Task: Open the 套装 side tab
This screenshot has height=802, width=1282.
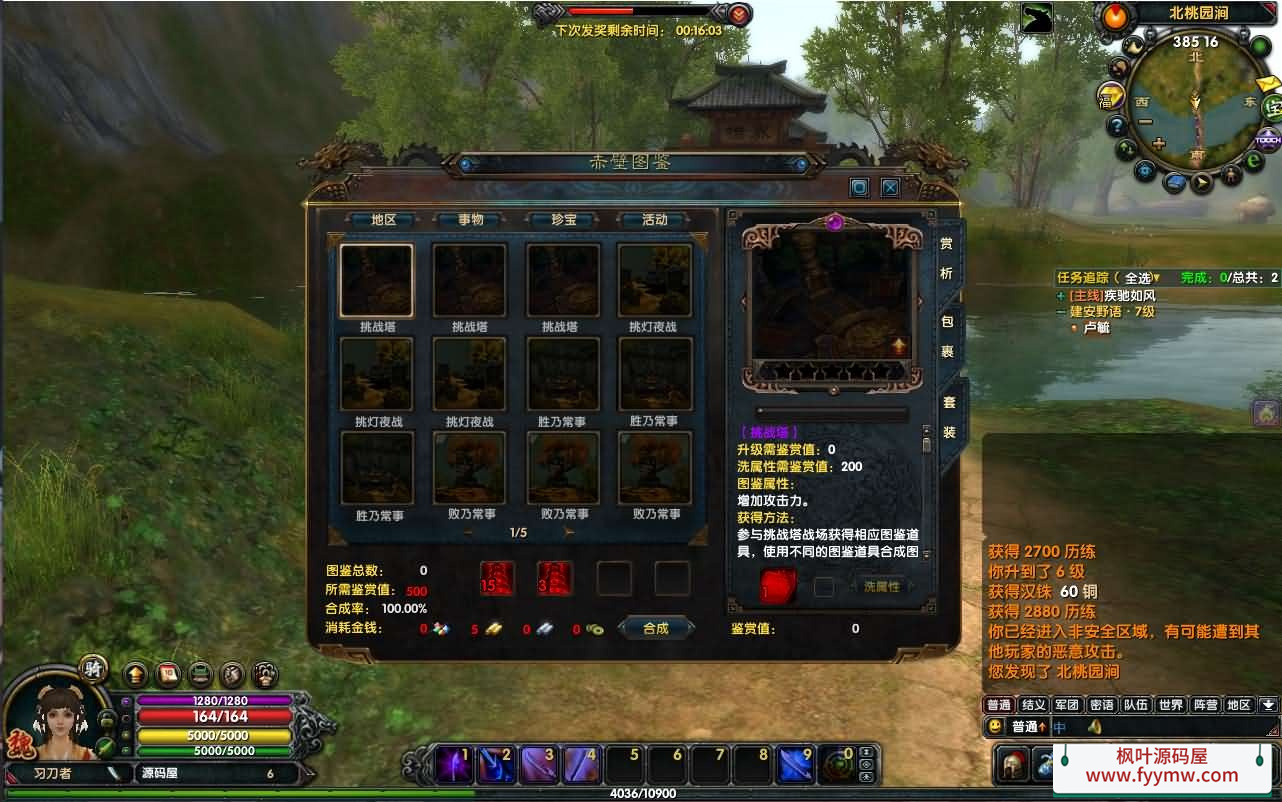Action: [948, 417]
